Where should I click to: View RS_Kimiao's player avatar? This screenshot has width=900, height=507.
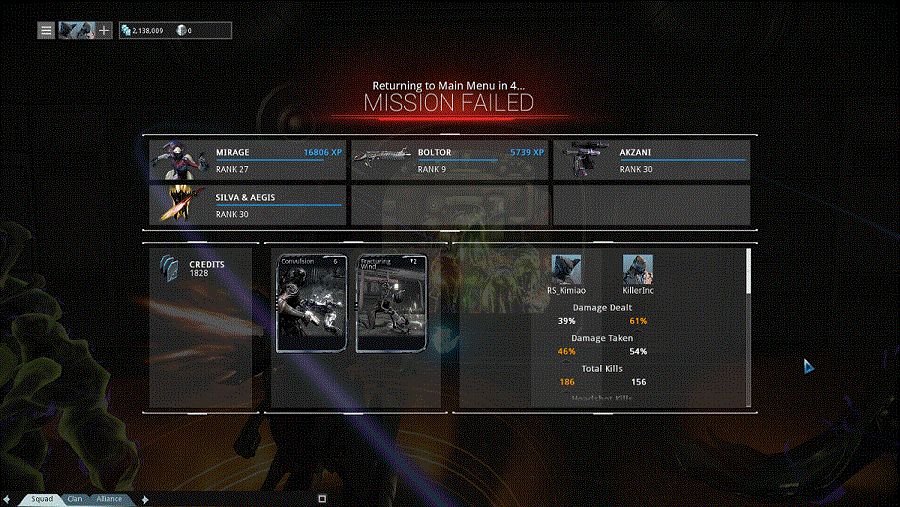point(566,269)
